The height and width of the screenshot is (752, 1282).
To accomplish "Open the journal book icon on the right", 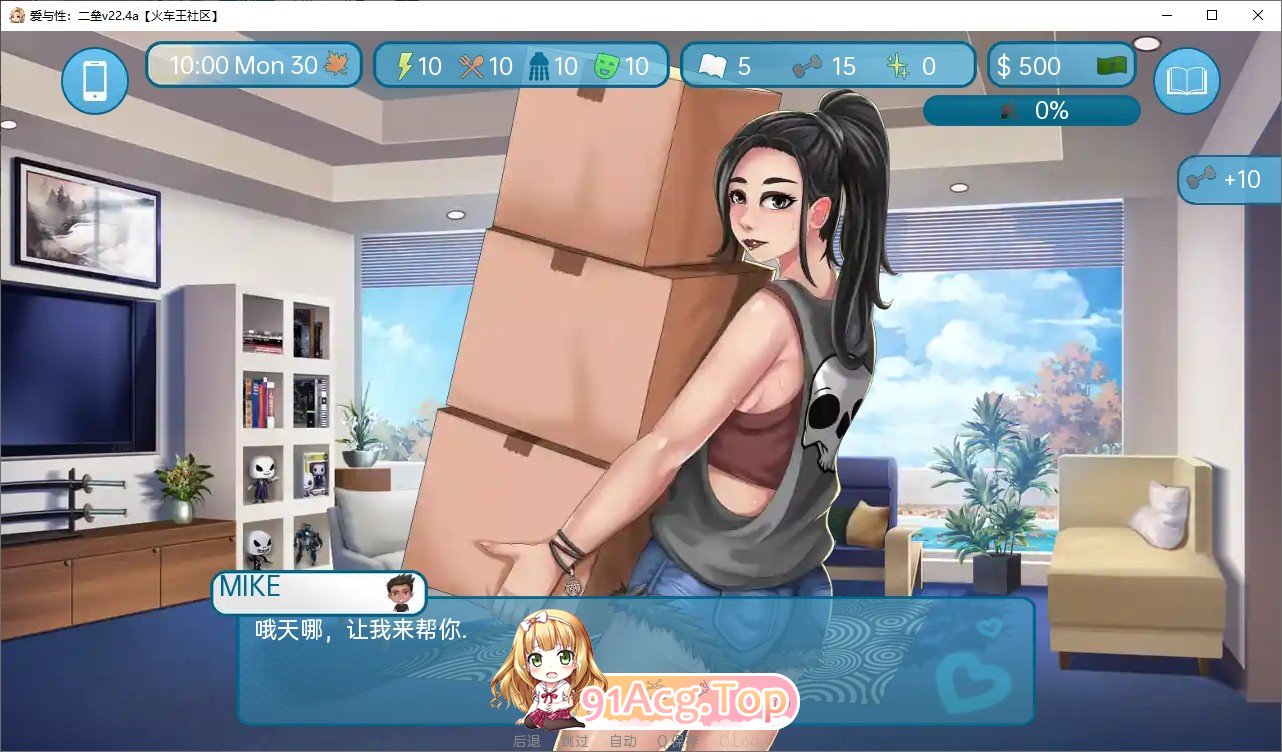I will 1186,81.
